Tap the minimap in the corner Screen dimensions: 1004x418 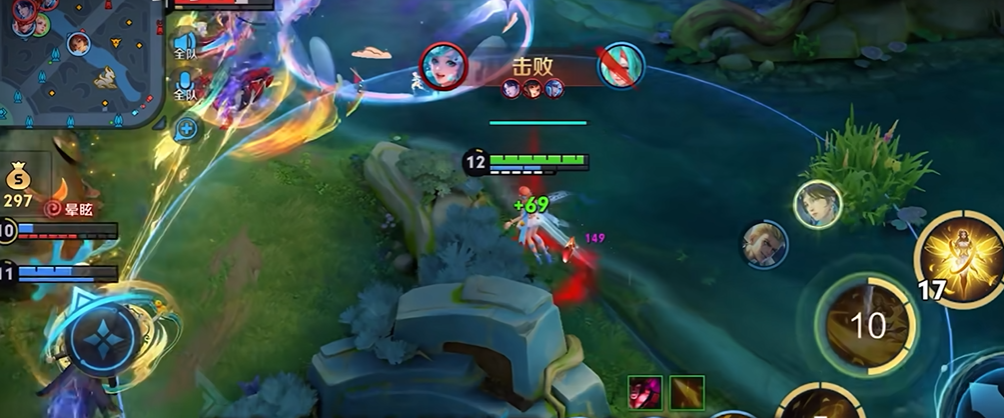(80, 62)
